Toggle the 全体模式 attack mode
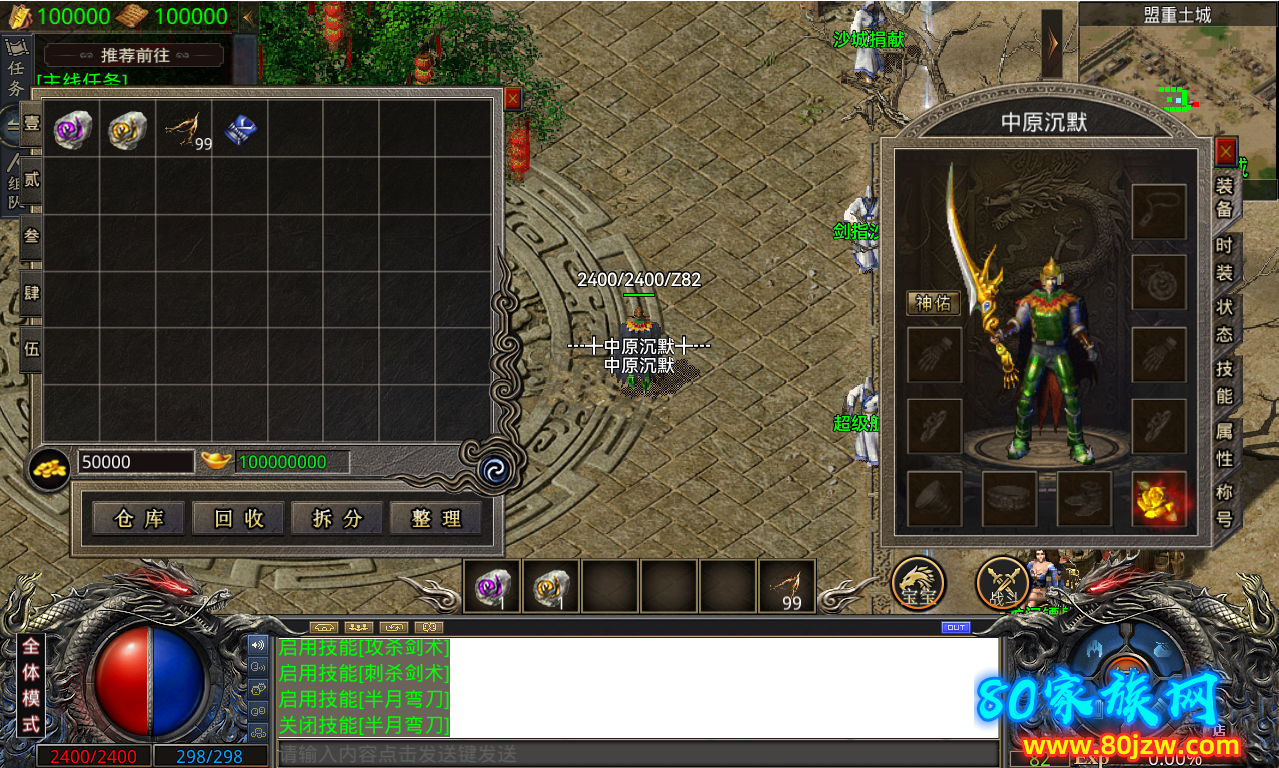The image size is (1279, 768). 31,686
